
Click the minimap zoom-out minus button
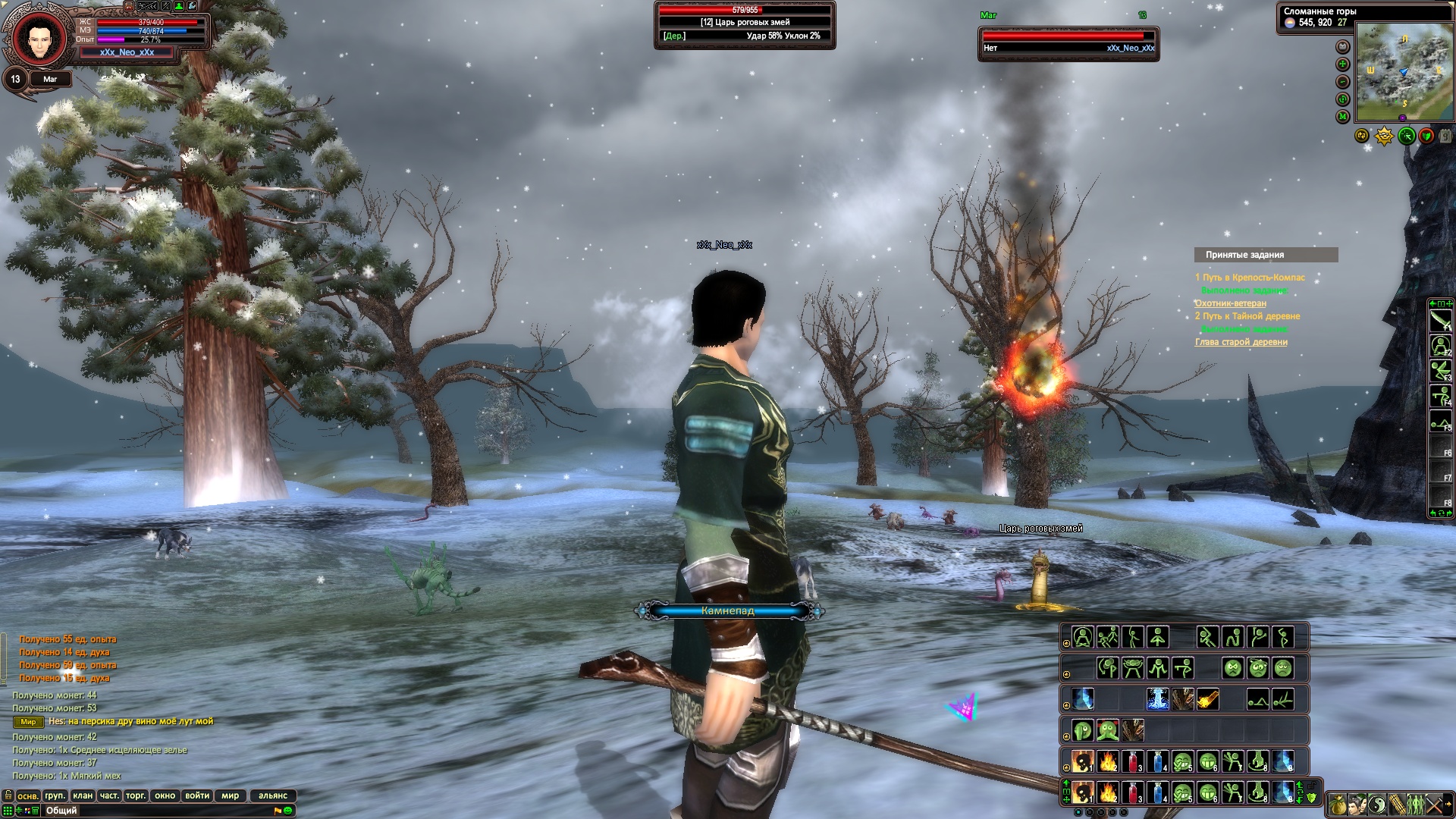coord(1343,82)
